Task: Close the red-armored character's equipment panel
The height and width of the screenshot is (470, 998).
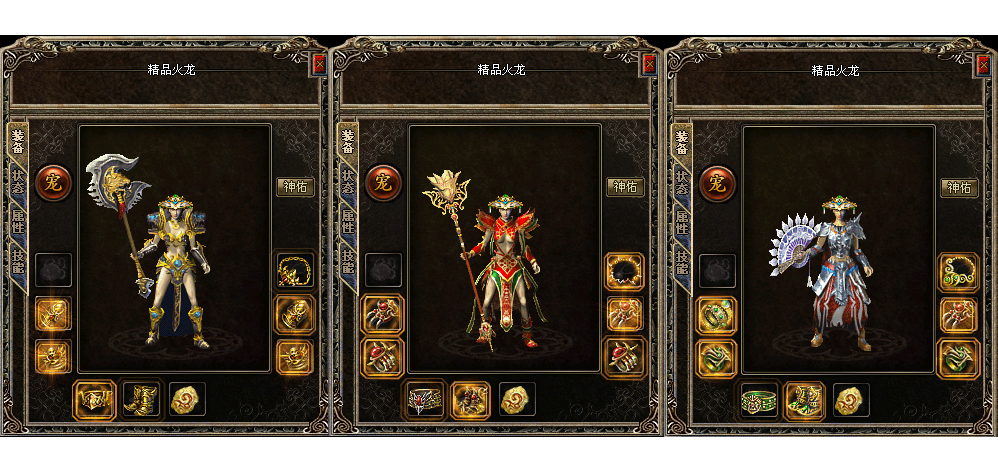Action: click(649, 64)
